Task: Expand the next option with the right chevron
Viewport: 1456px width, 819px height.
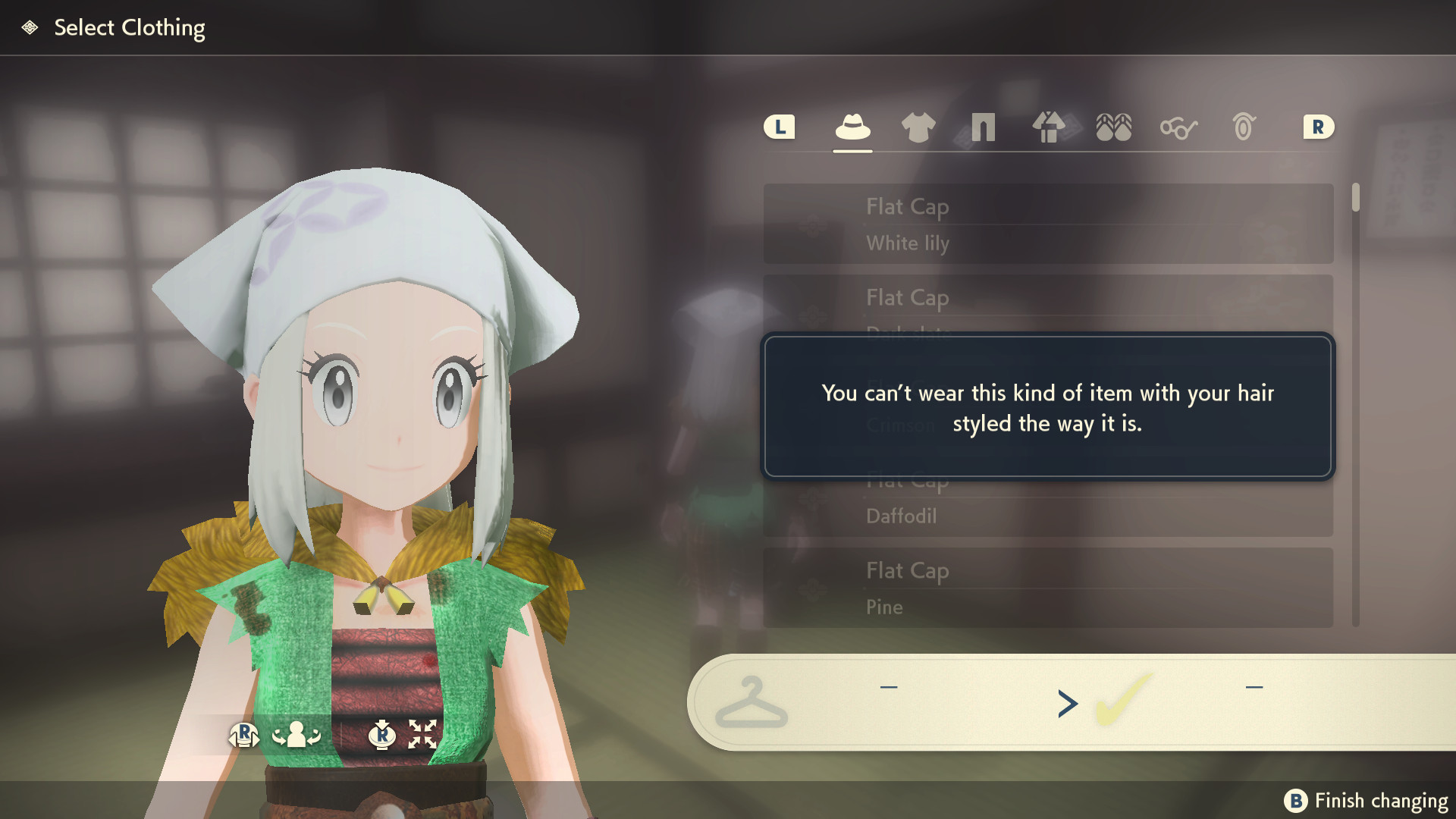Action: (x=1067, y=704)
